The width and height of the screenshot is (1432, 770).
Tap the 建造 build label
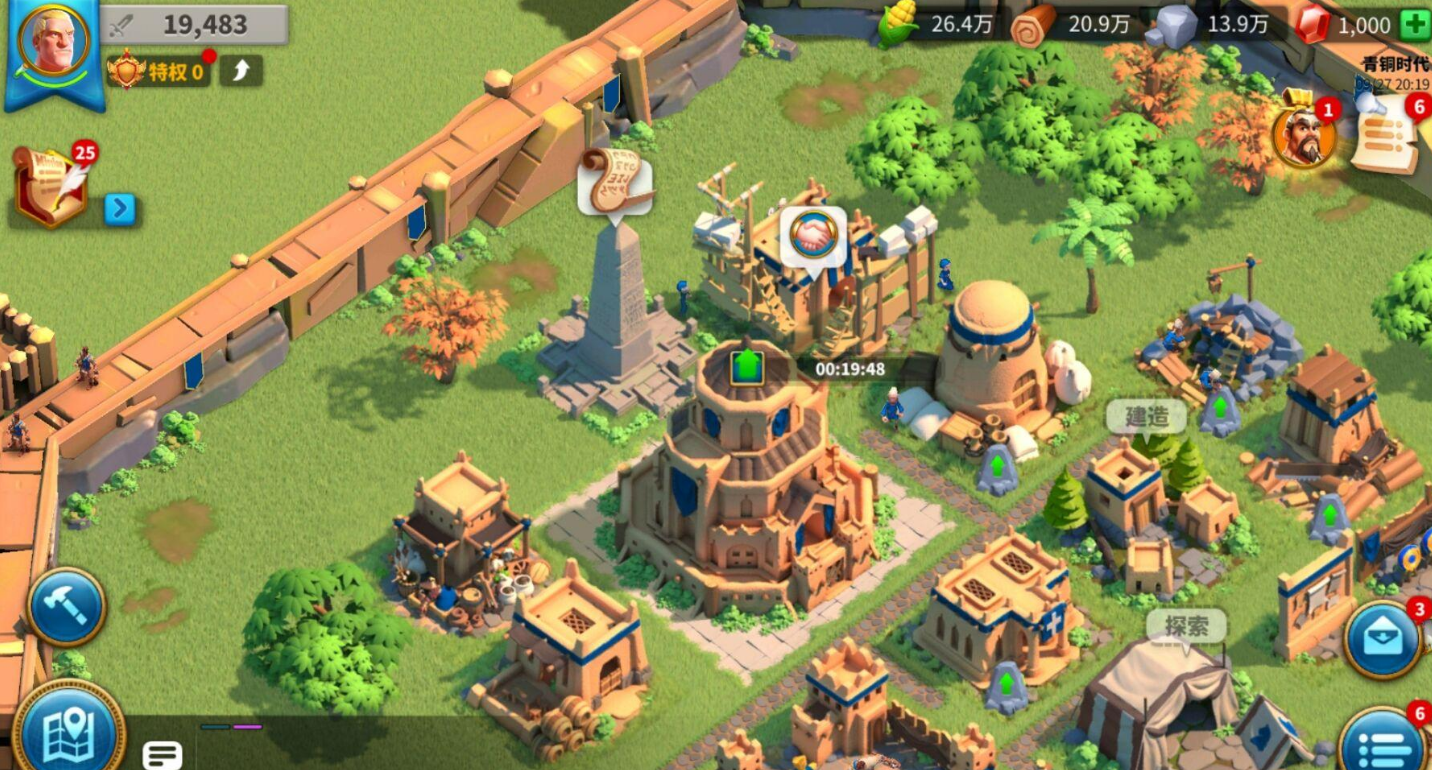click(x=1146, y=417)
